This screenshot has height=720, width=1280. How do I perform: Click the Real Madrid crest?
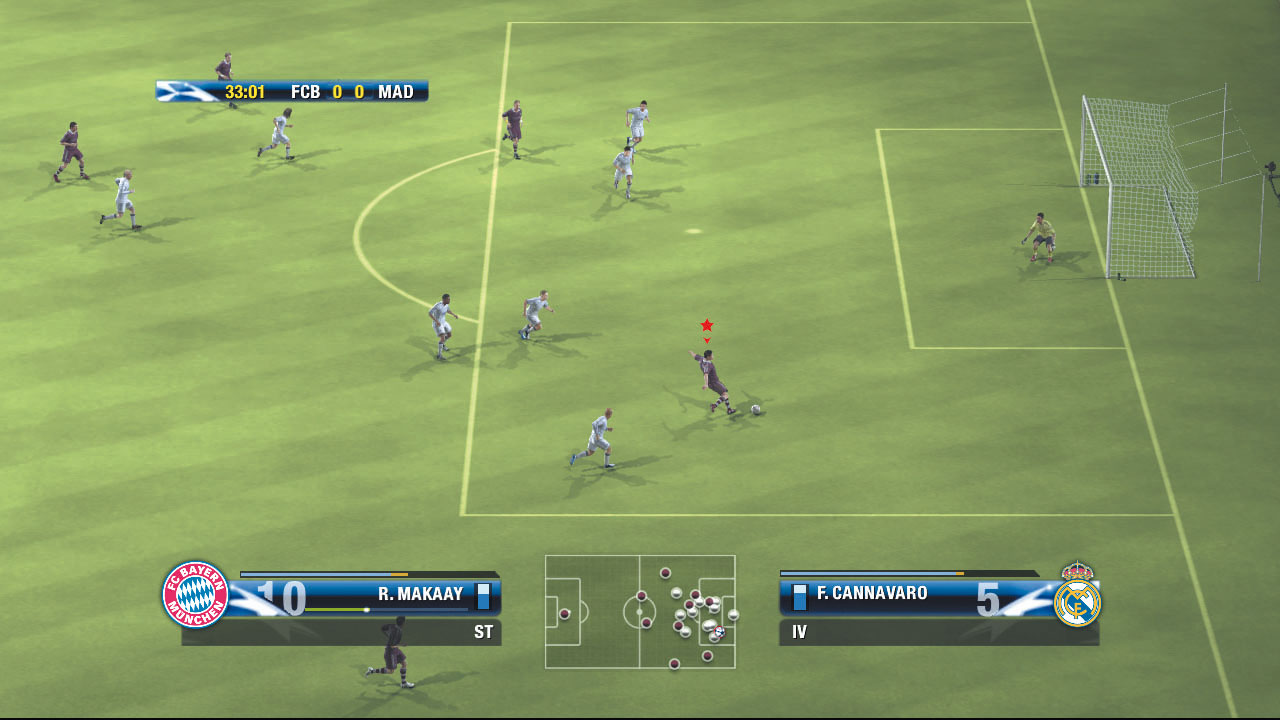(1077, 598)
